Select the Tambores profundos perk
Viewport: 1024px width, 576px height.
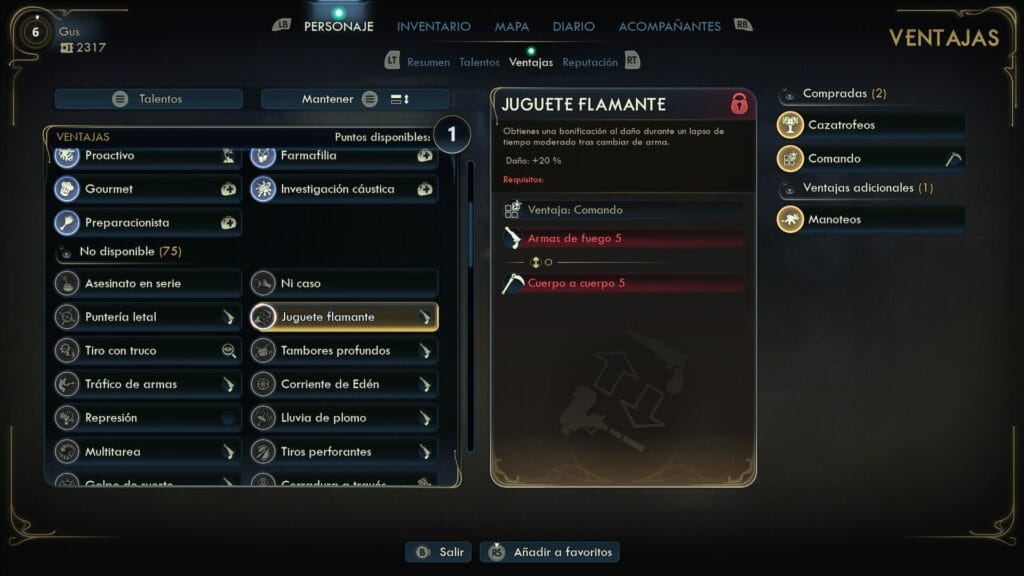coord(343,350)
